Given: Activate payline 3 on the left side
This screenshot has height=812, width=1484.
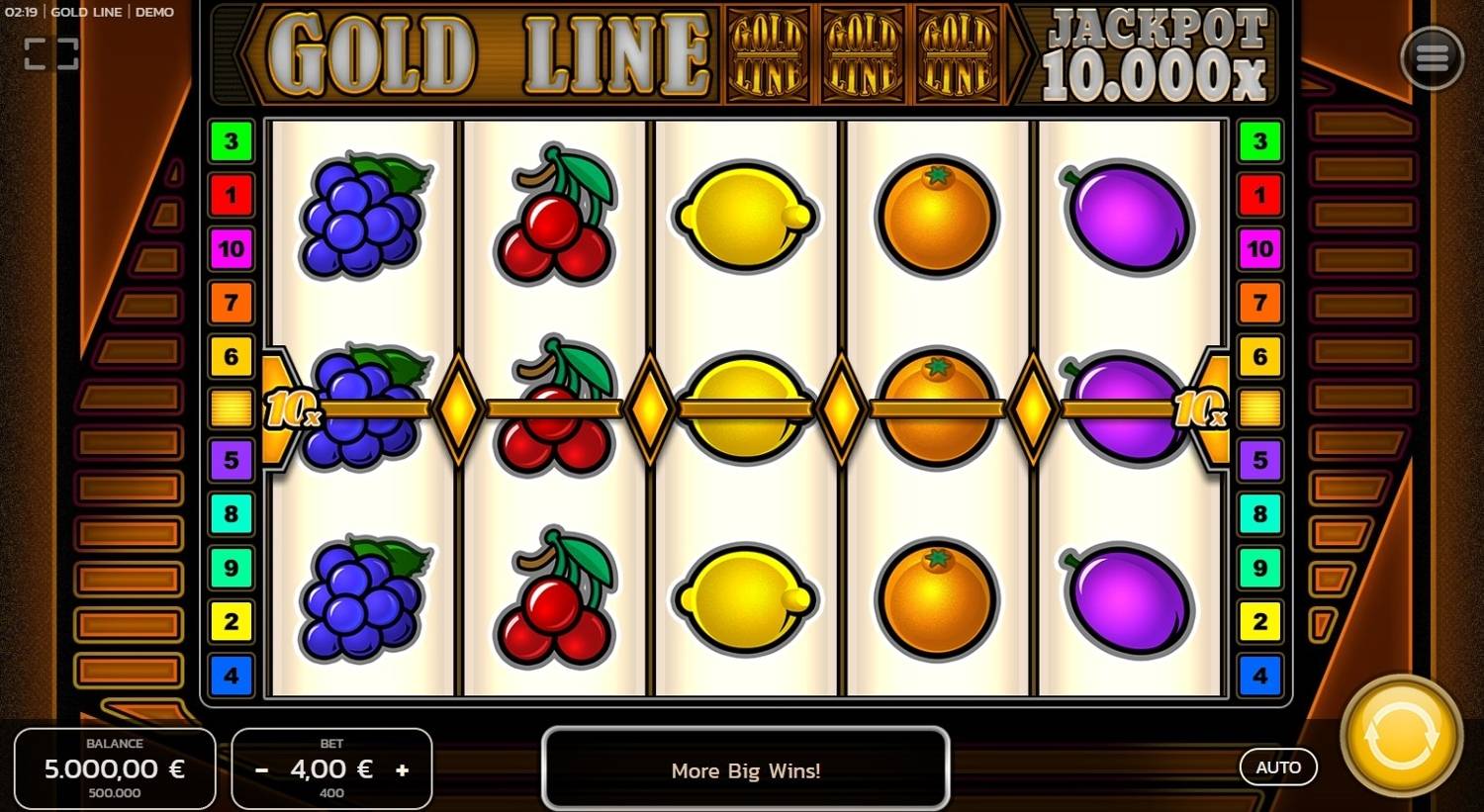Looking at the screenshot, I should (x=231, y=140).
